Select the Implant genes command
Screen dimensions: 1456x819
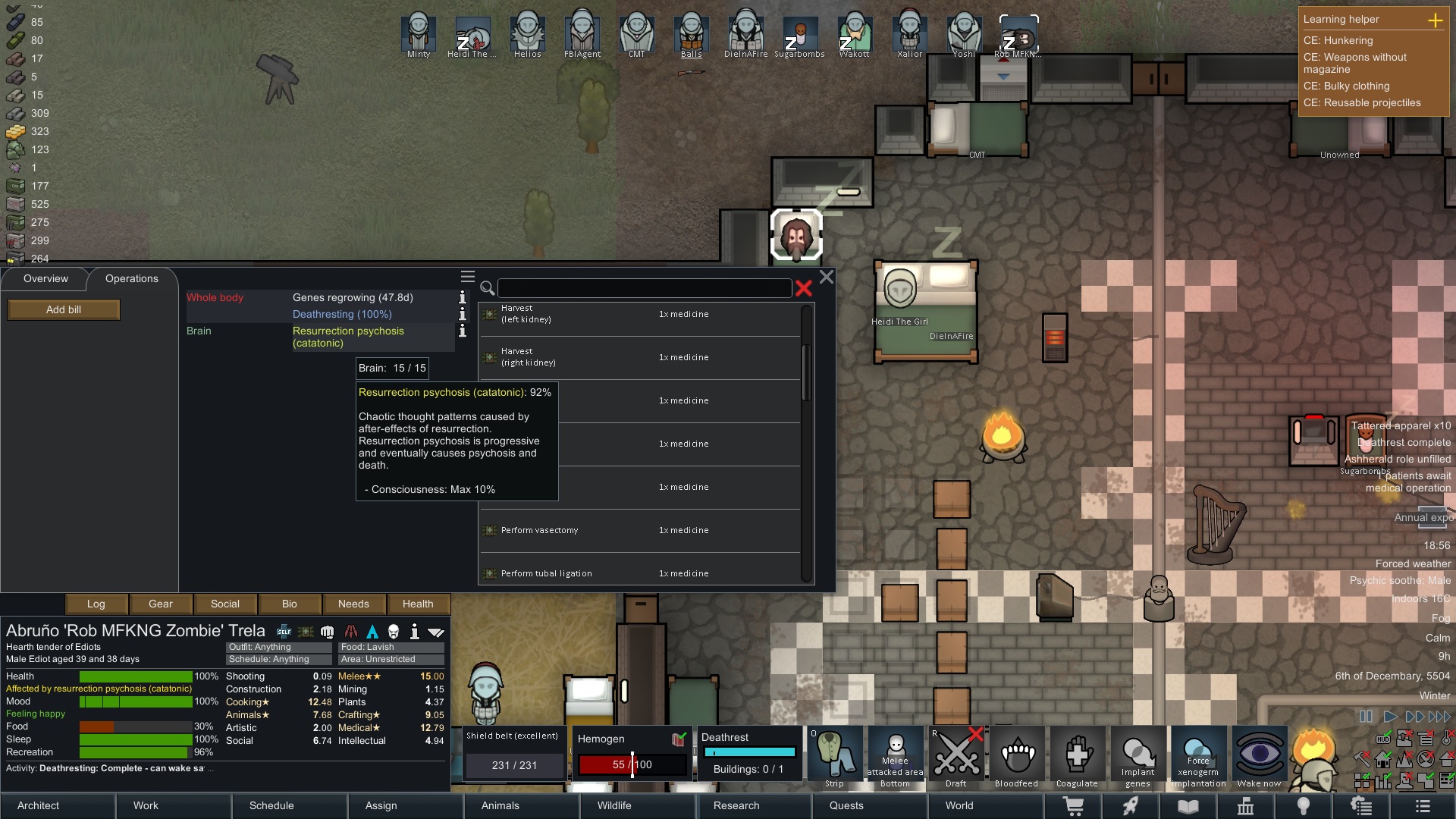pos(1137,758)
